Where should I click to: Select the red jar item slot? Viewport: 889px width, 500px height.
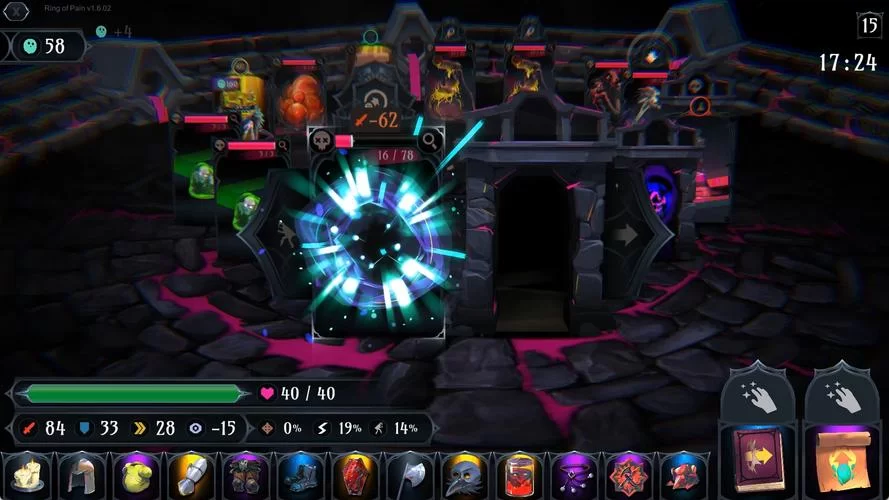516,475
